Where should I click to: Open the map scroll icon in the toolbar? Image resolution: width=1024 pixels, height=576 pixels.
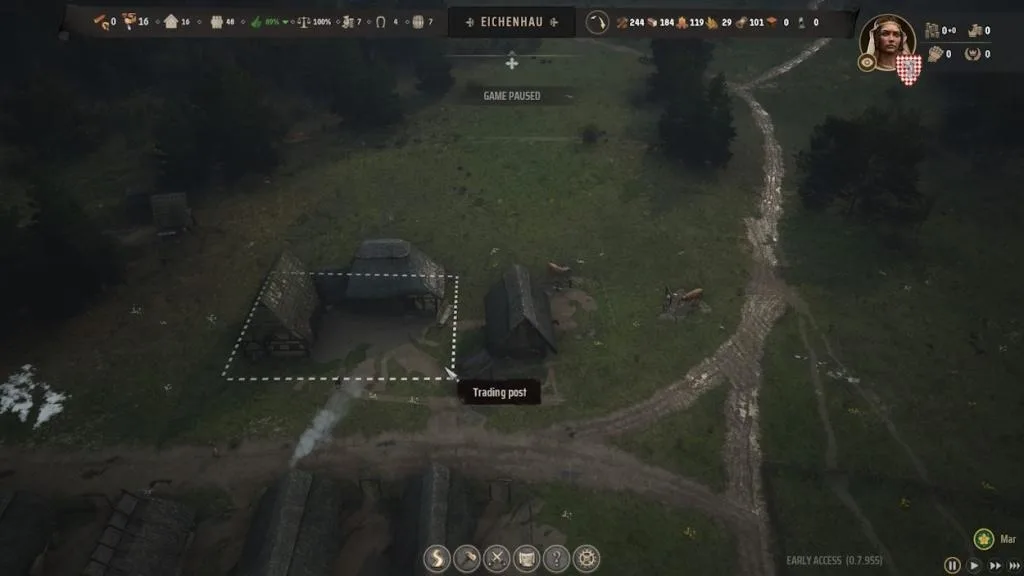pos(526,558)
